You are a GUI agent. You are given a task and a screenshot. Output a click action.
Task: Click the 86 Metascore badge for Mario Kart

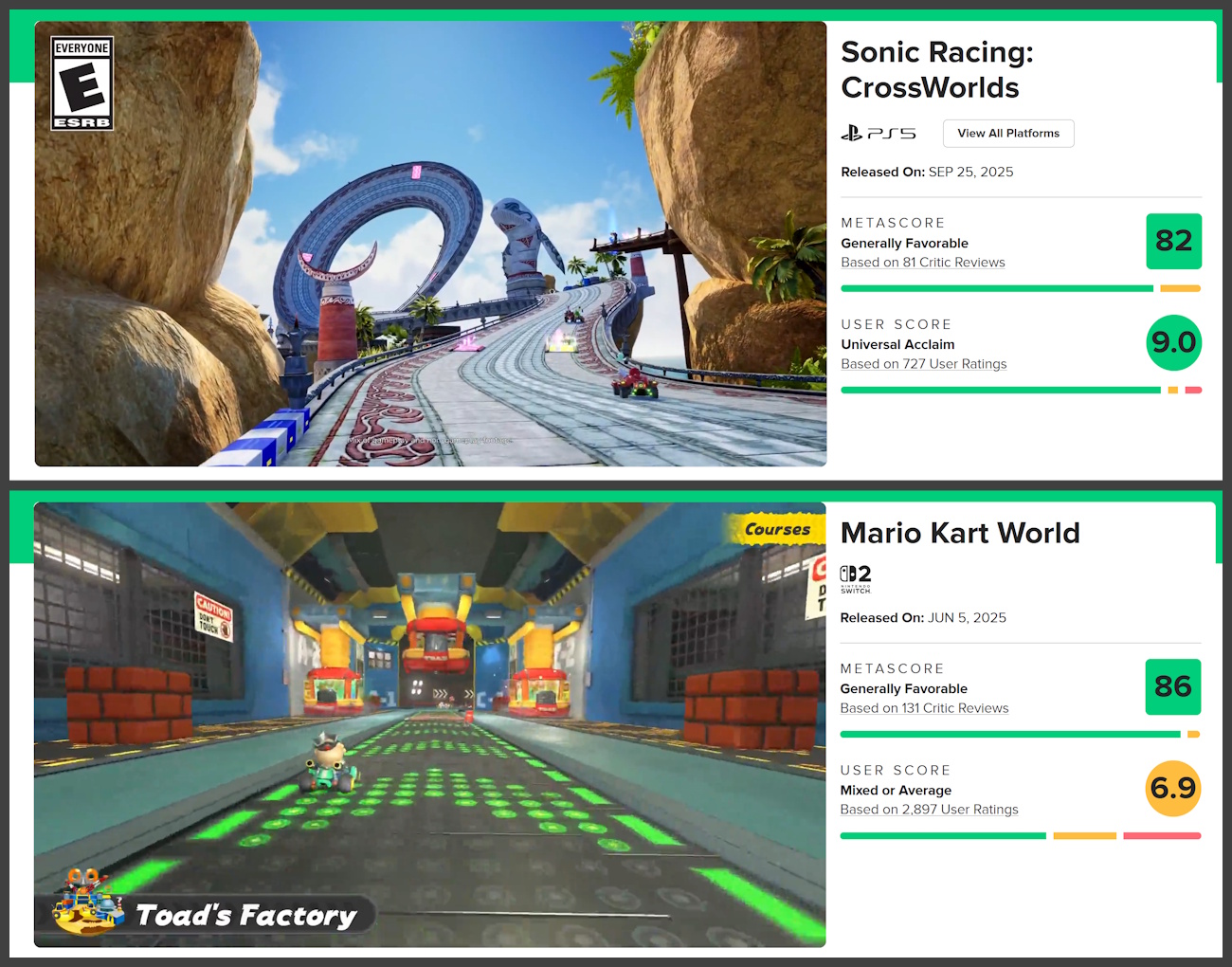point(1173,686)
